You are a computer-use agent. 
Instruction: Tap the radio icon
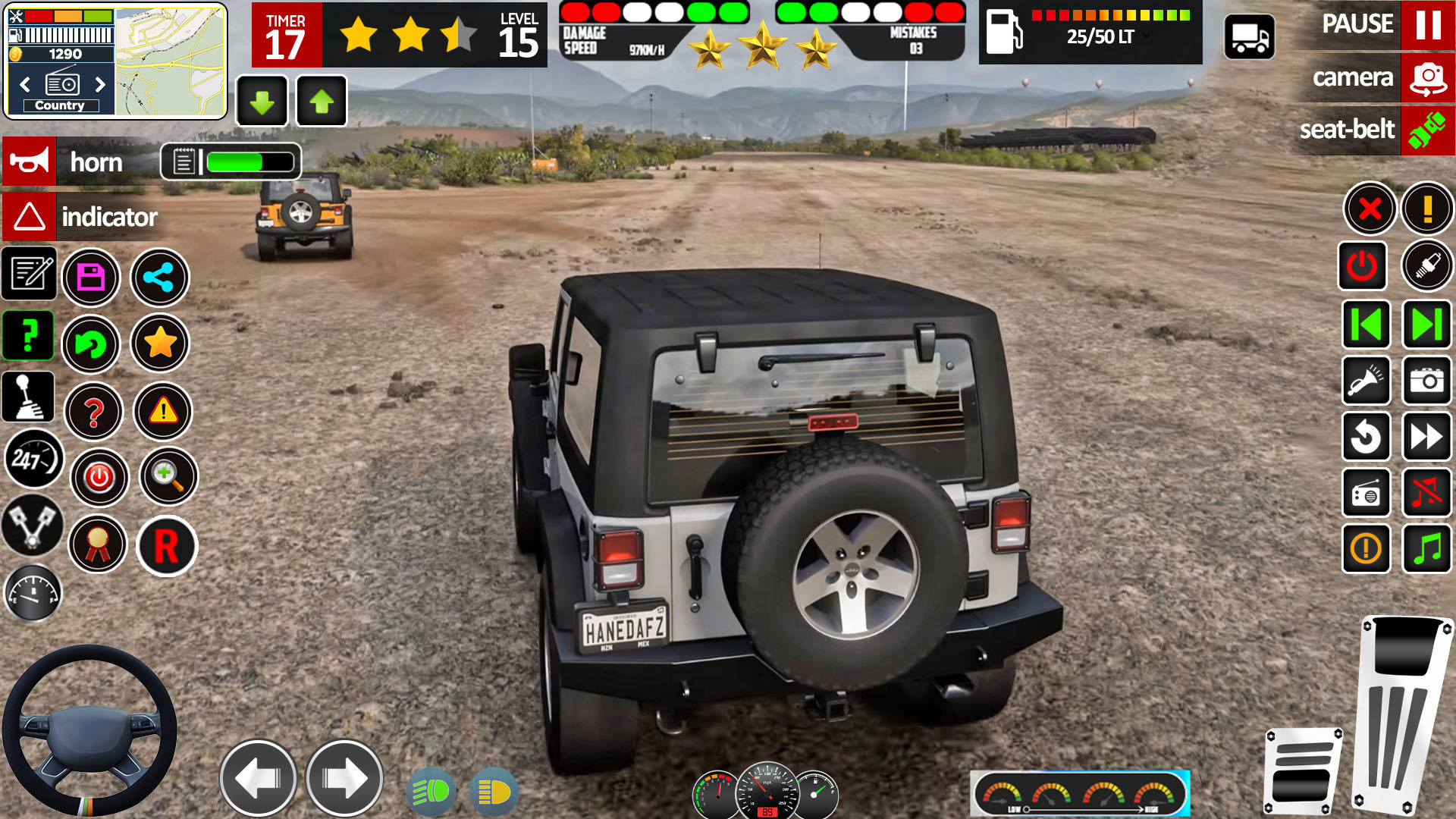pos(1367,494)
